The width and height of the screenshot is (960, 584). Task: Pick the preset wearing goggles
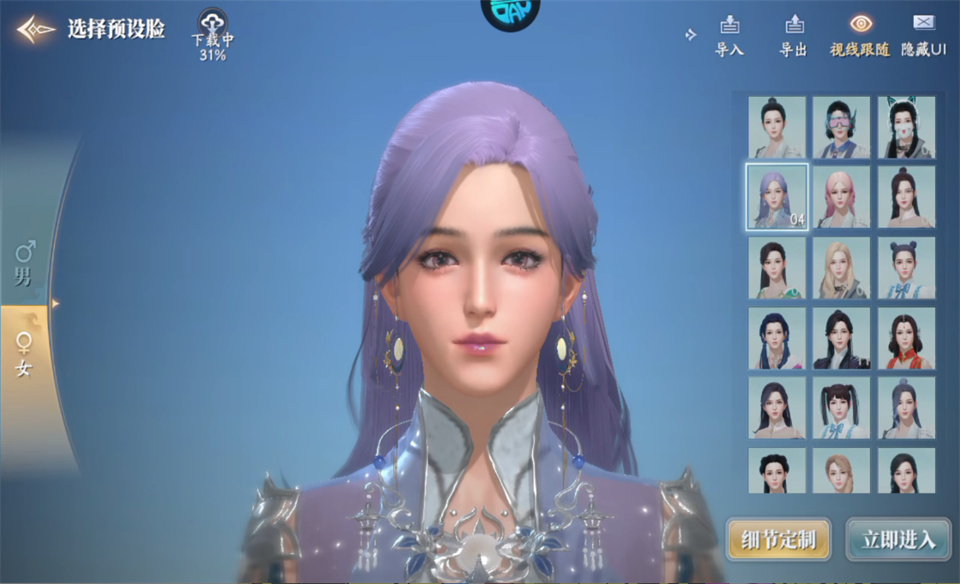(x=841, y=127)
